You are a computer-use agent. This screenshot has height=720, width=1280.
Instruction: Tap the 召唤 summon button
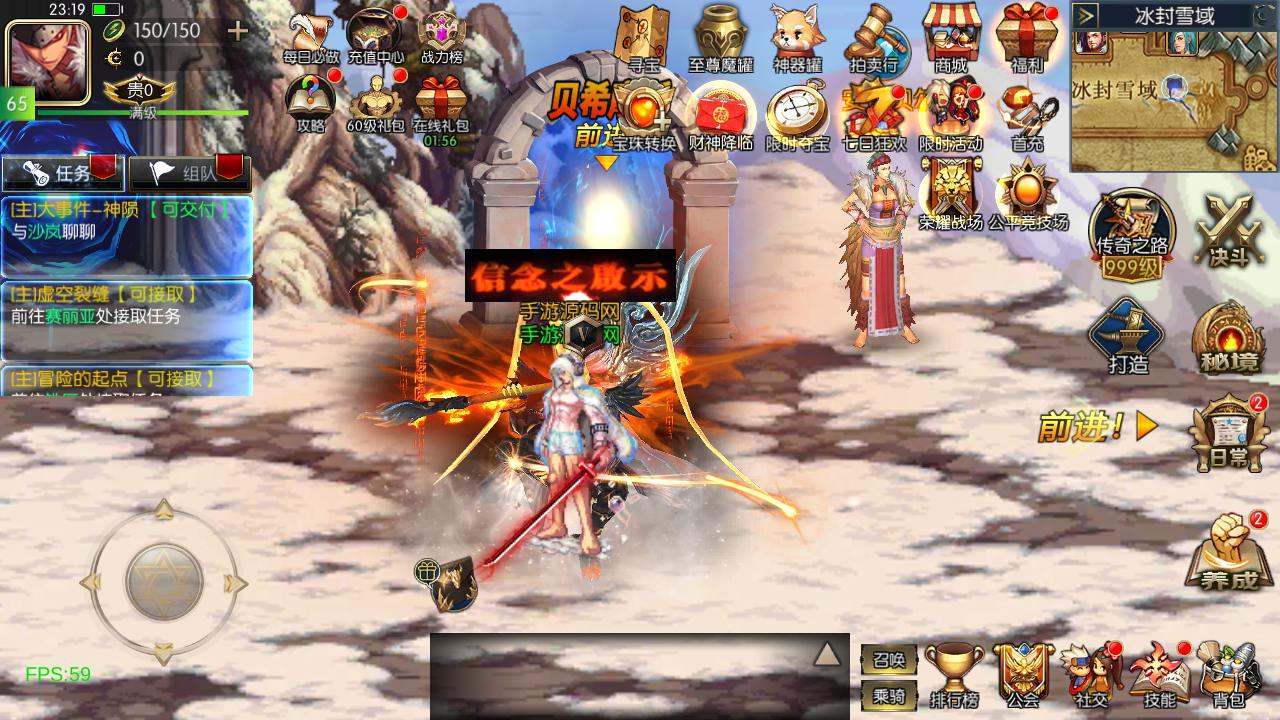coord(888,660)
